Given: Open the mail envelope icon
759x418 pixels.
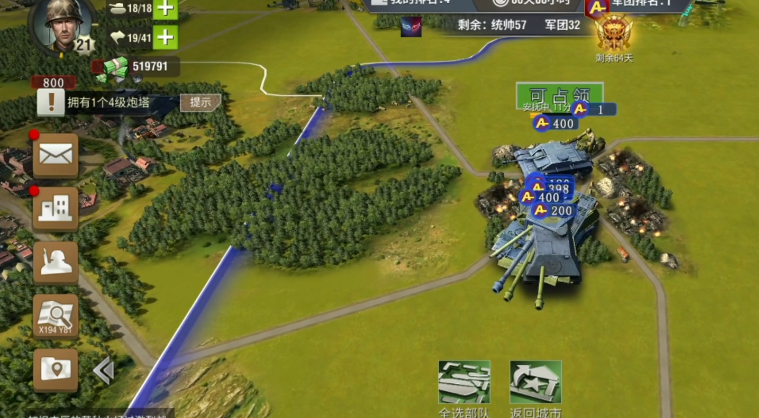Looking at the screenshot, I should pos(55,155).
